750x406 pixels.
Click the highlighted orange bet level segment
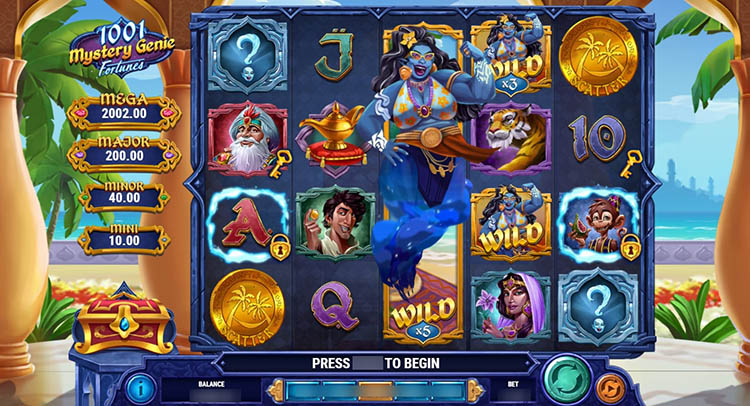click(375, 389)
